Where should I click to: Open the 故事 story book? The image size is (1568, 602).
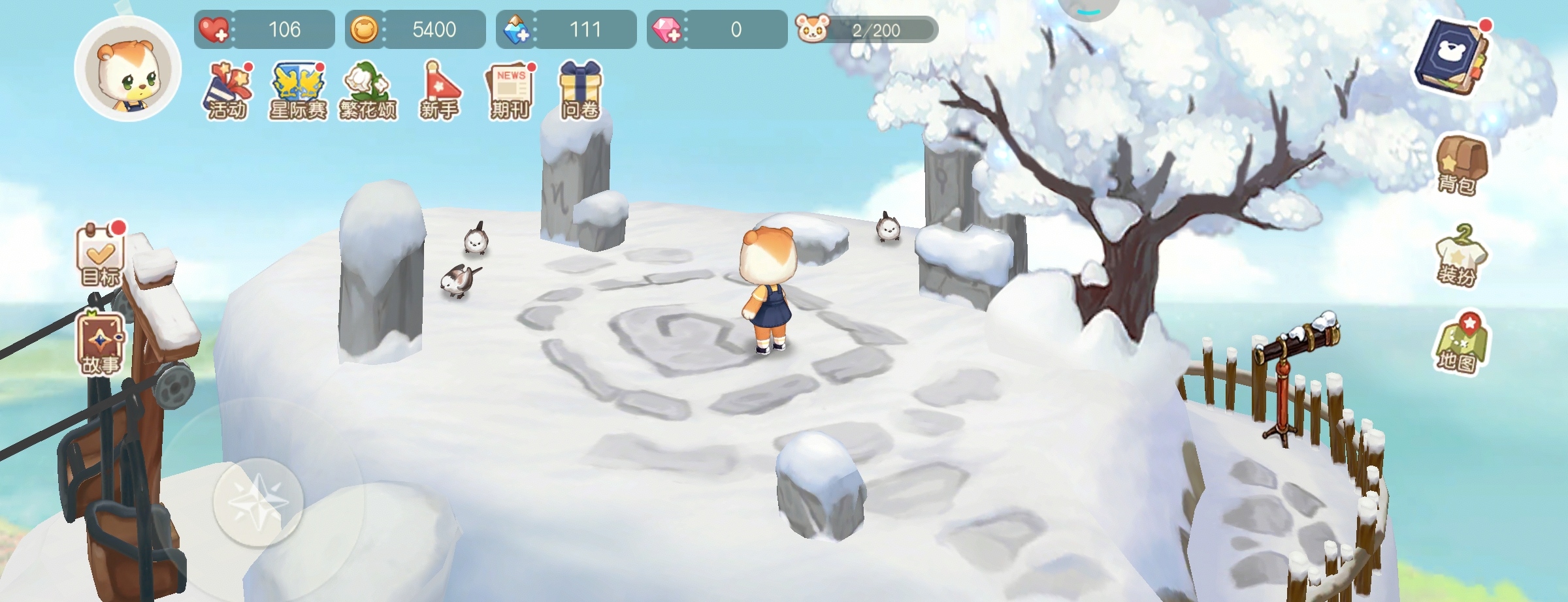tap(101, 344)
